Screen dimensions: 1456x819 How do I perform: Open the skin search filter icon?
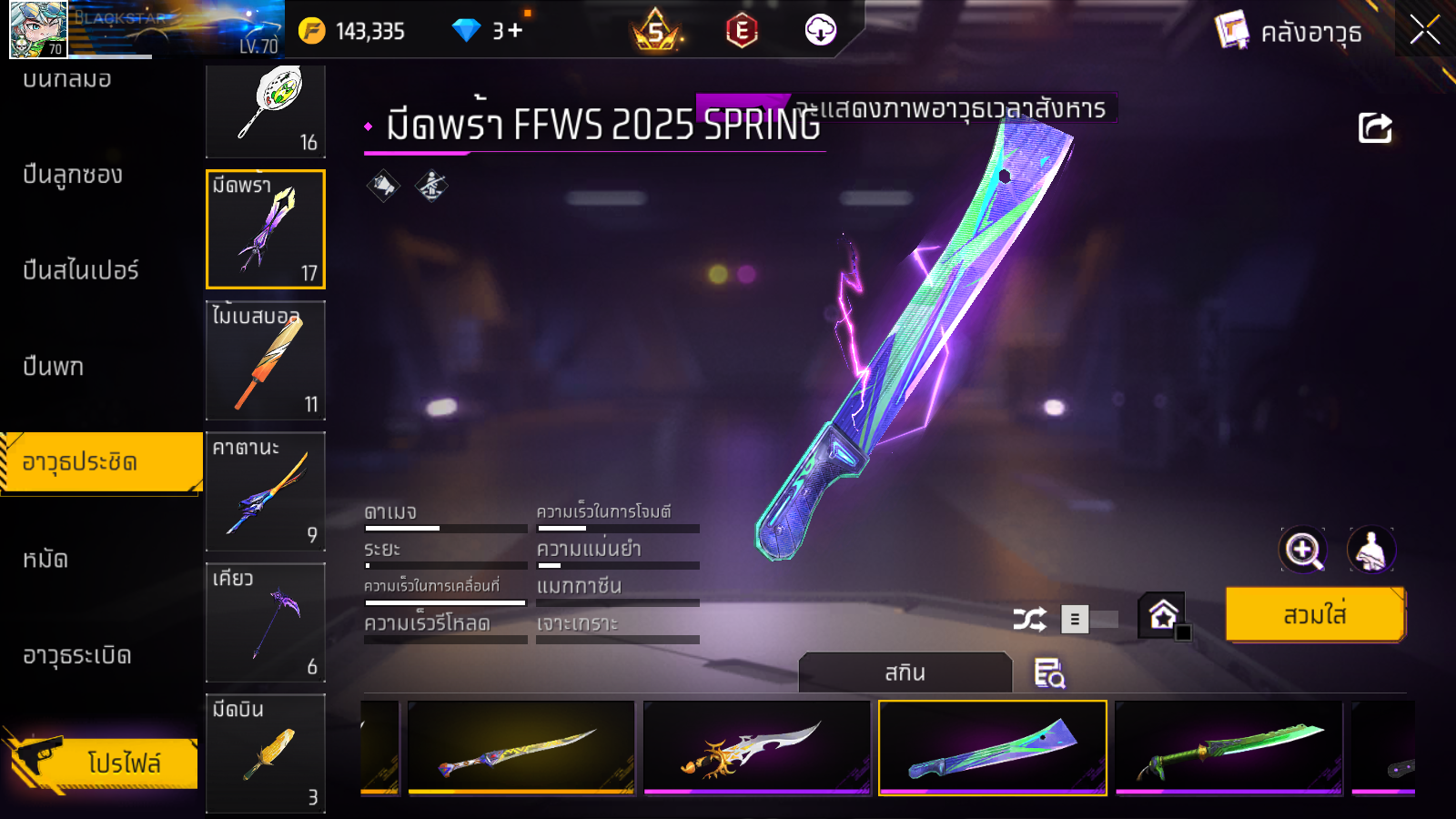[1049, 673]
